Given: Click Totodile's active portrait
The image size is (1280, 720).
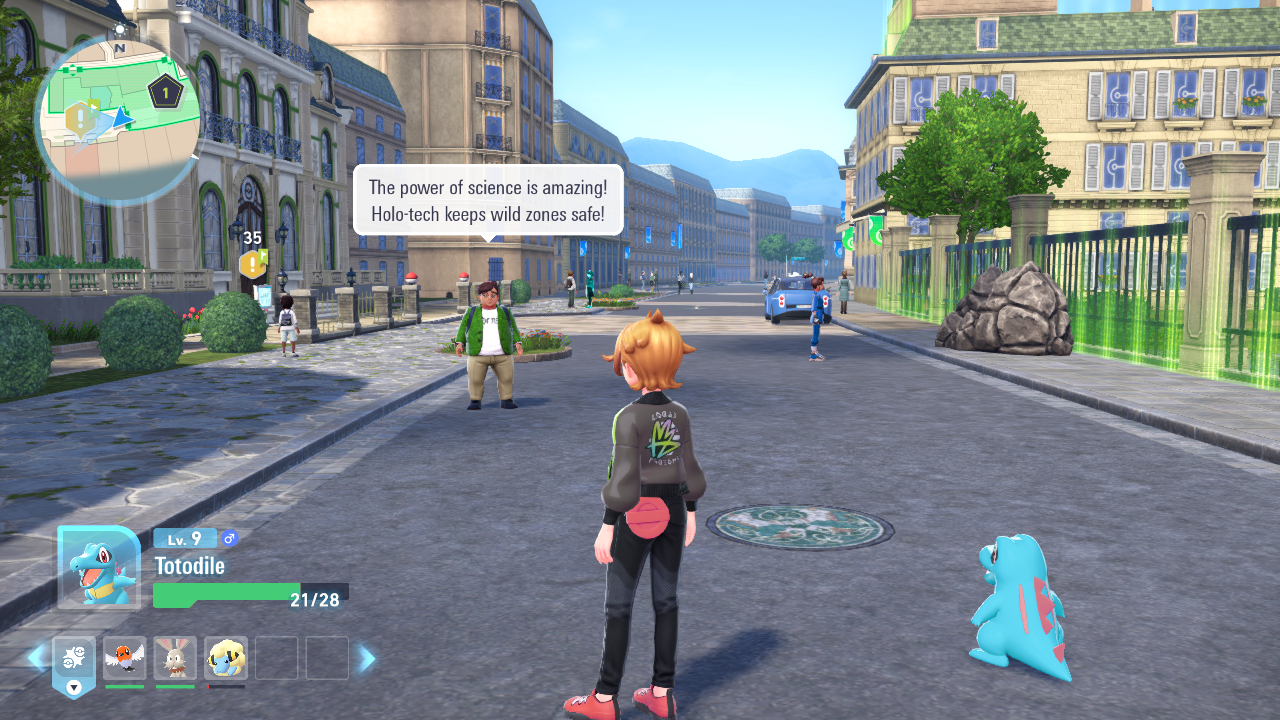Looking at the screenshot, I should (x=99, y=567).
